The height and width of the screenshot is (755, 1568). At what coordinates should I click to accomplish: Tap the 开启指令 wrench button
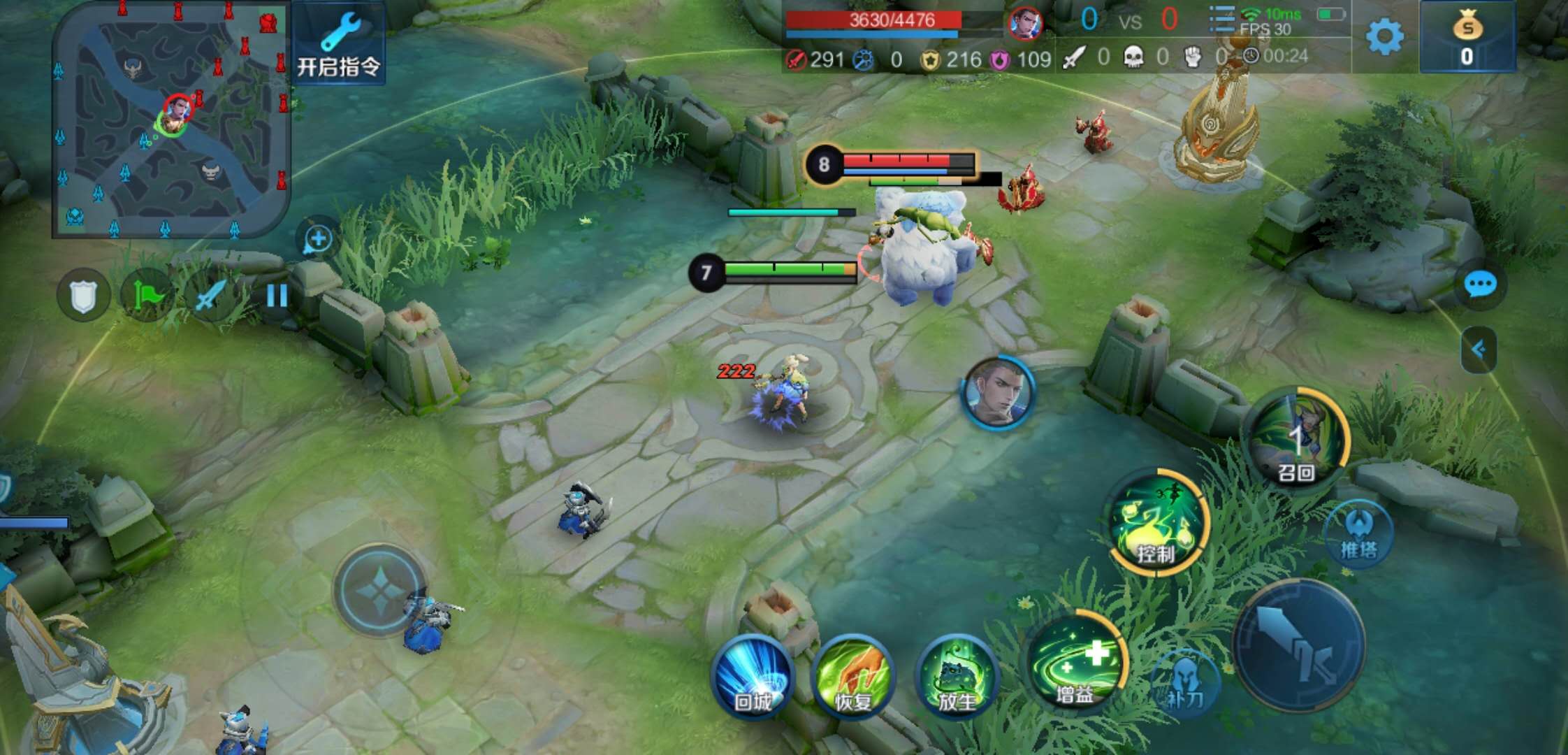coord(339,43)
